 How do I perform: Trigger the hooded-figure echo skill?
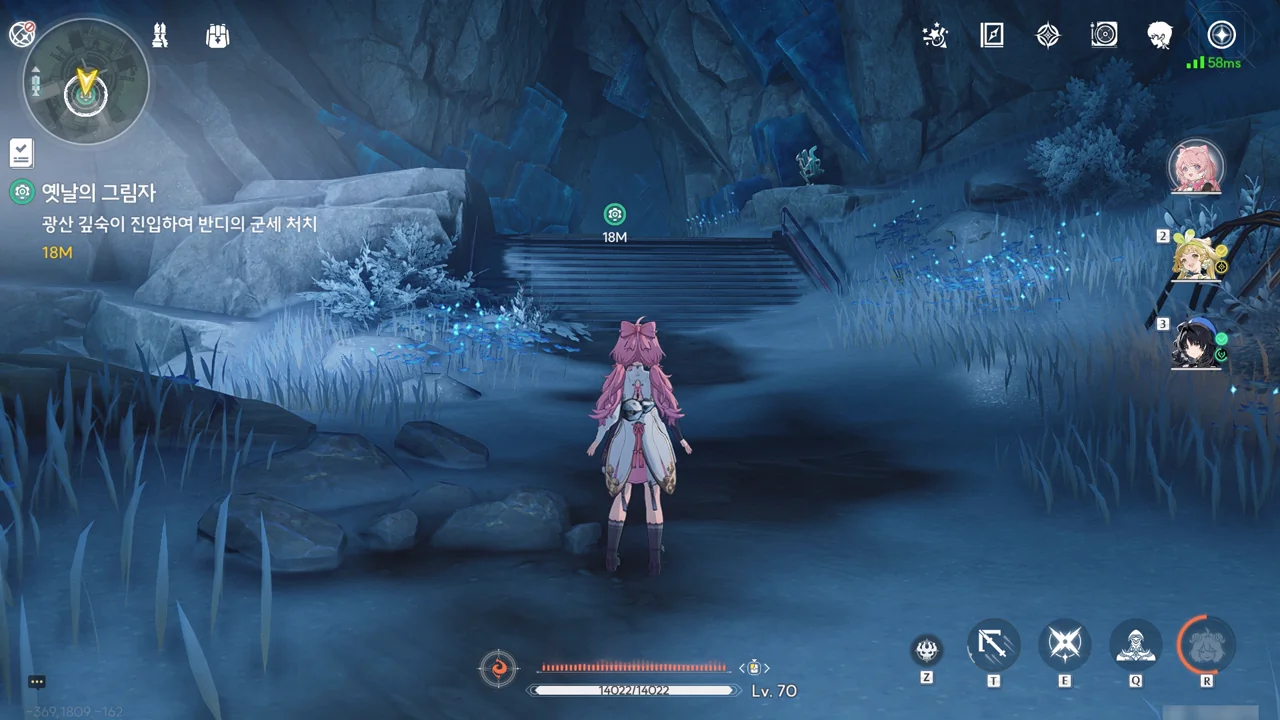click(x=1136, y=645)
